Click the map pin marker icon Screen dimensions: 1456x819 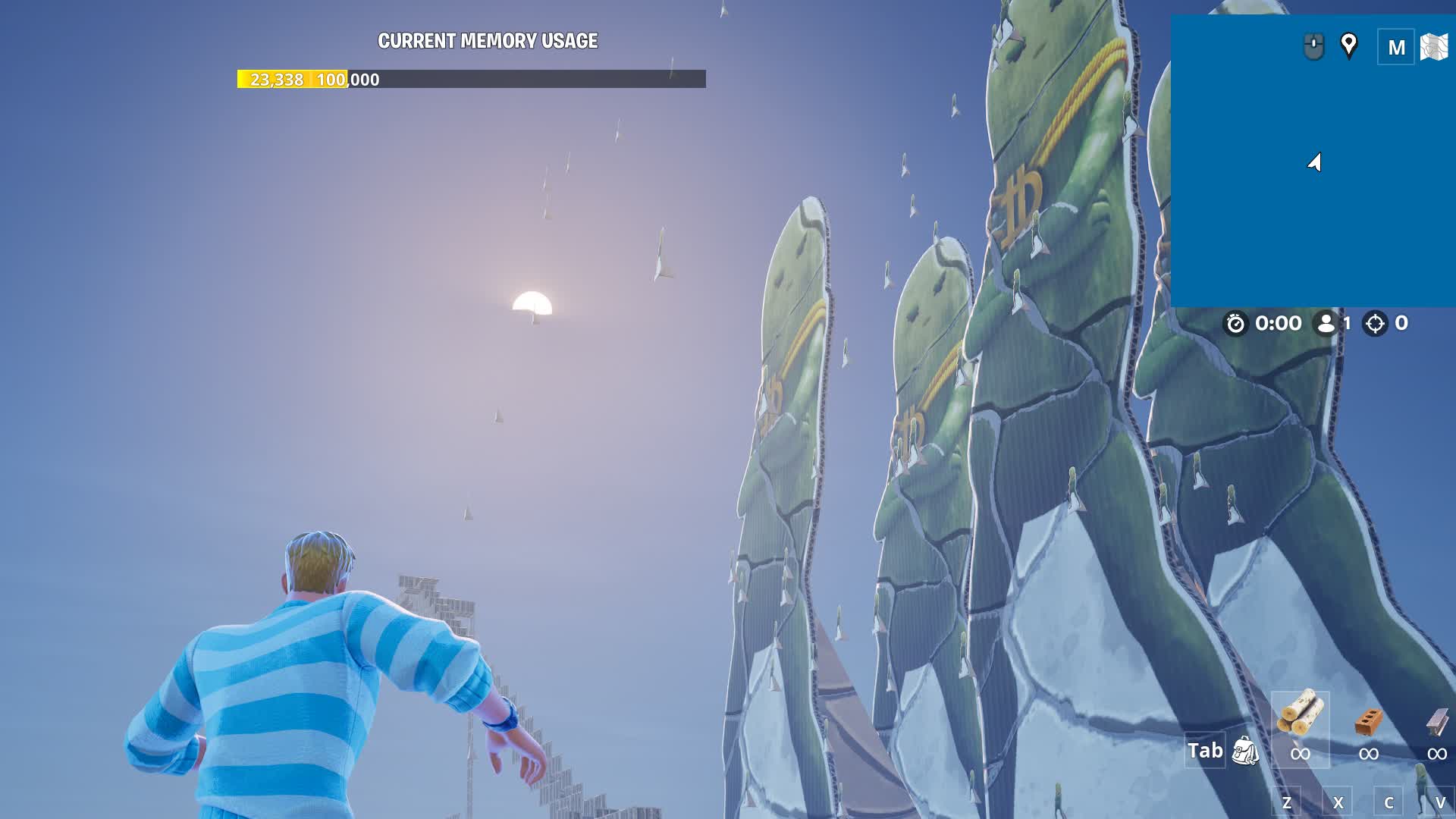(x=1348, y=45)
